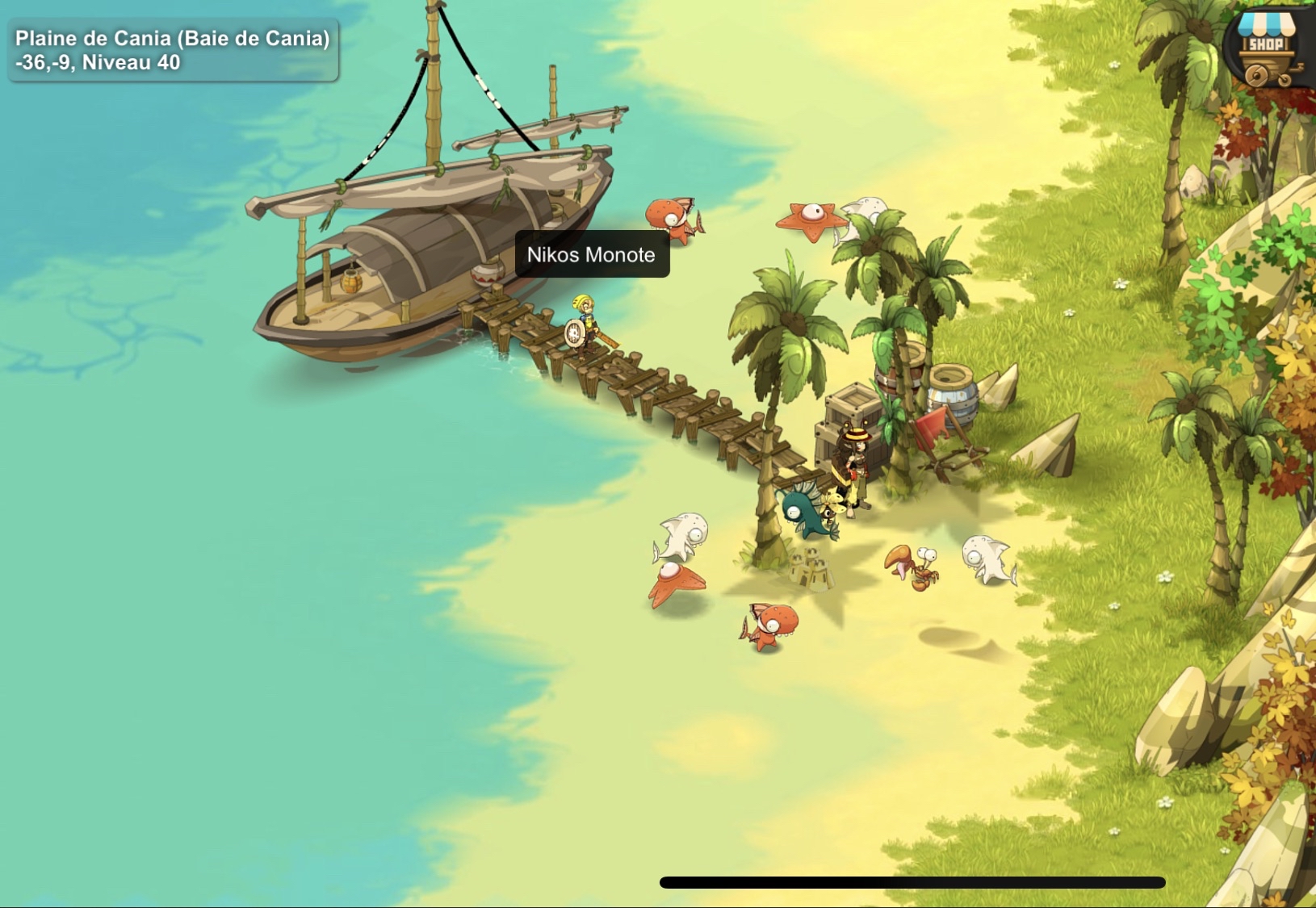Open the Plaine de Cania location banner
This screenshot has height=908, width=1316.
pos(170,48)
